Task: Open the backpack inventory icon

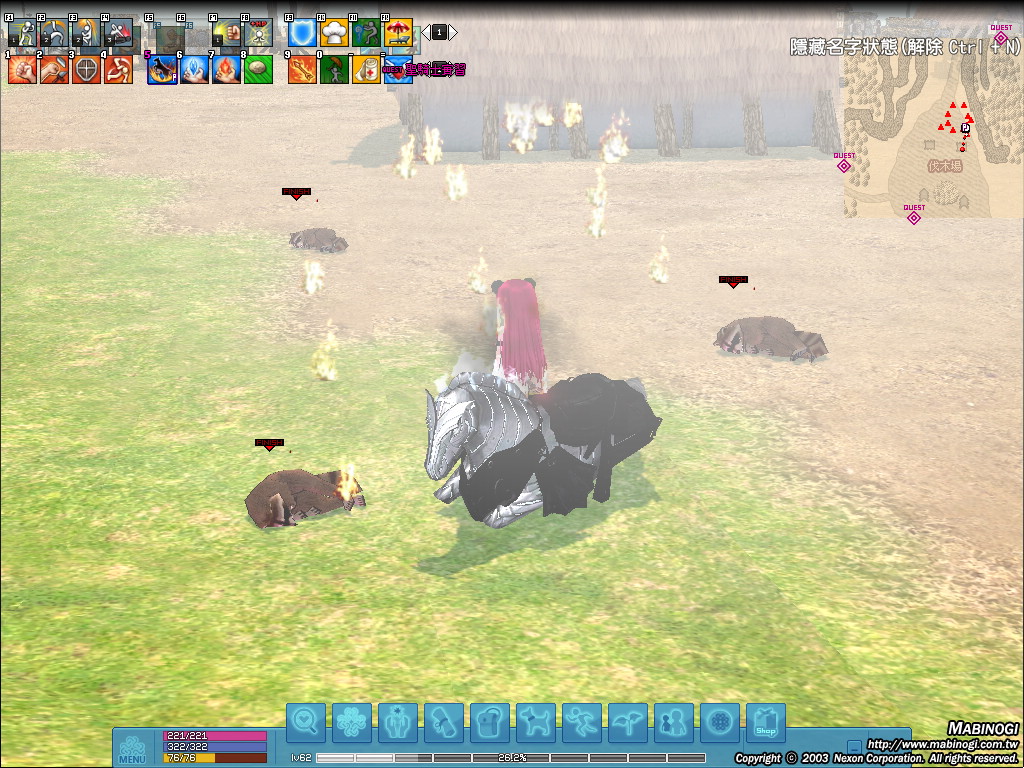Action: click(490, 722)
